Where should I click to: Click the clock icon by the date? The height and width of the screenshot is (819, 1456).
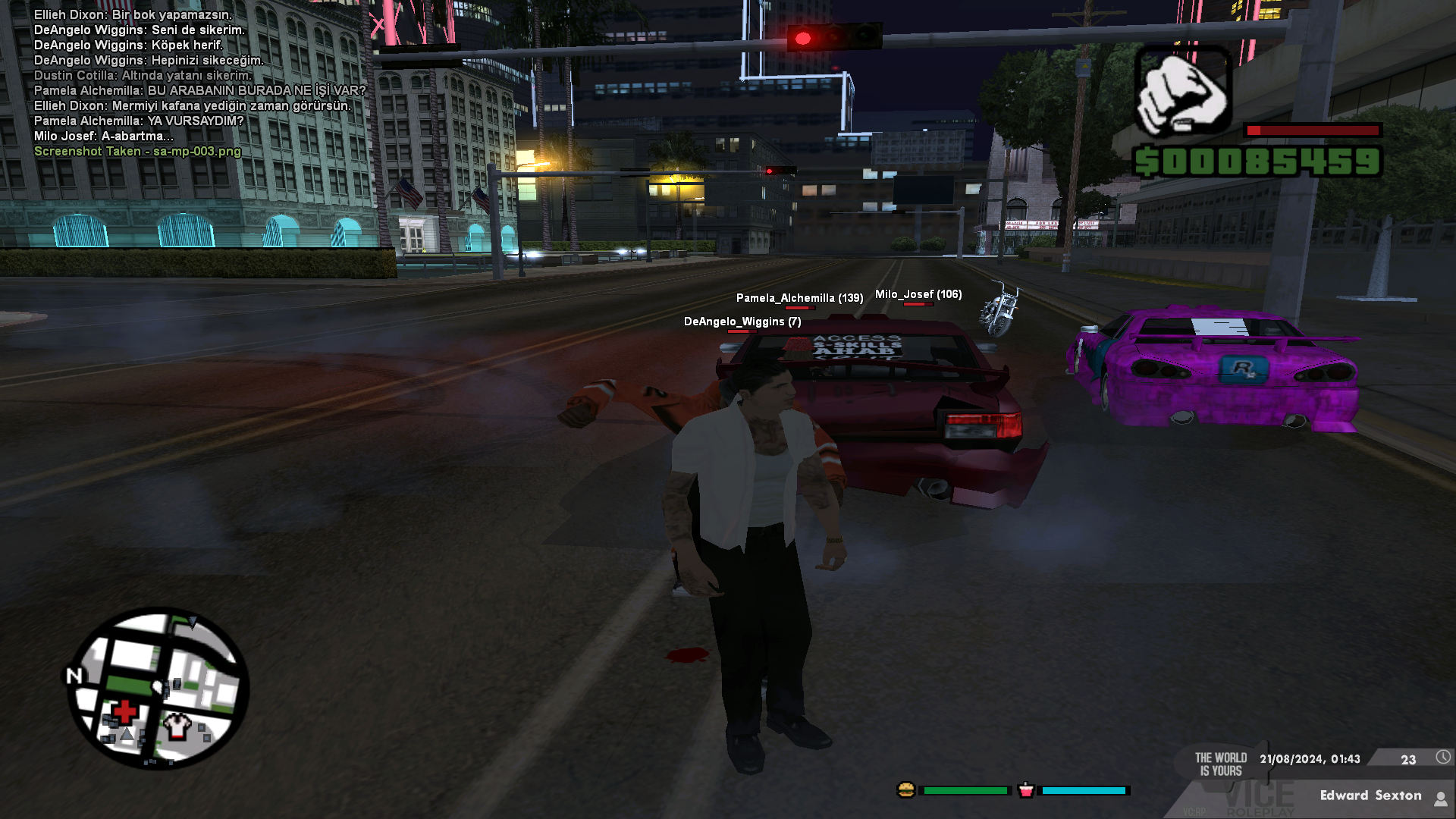pos(1442,758)
